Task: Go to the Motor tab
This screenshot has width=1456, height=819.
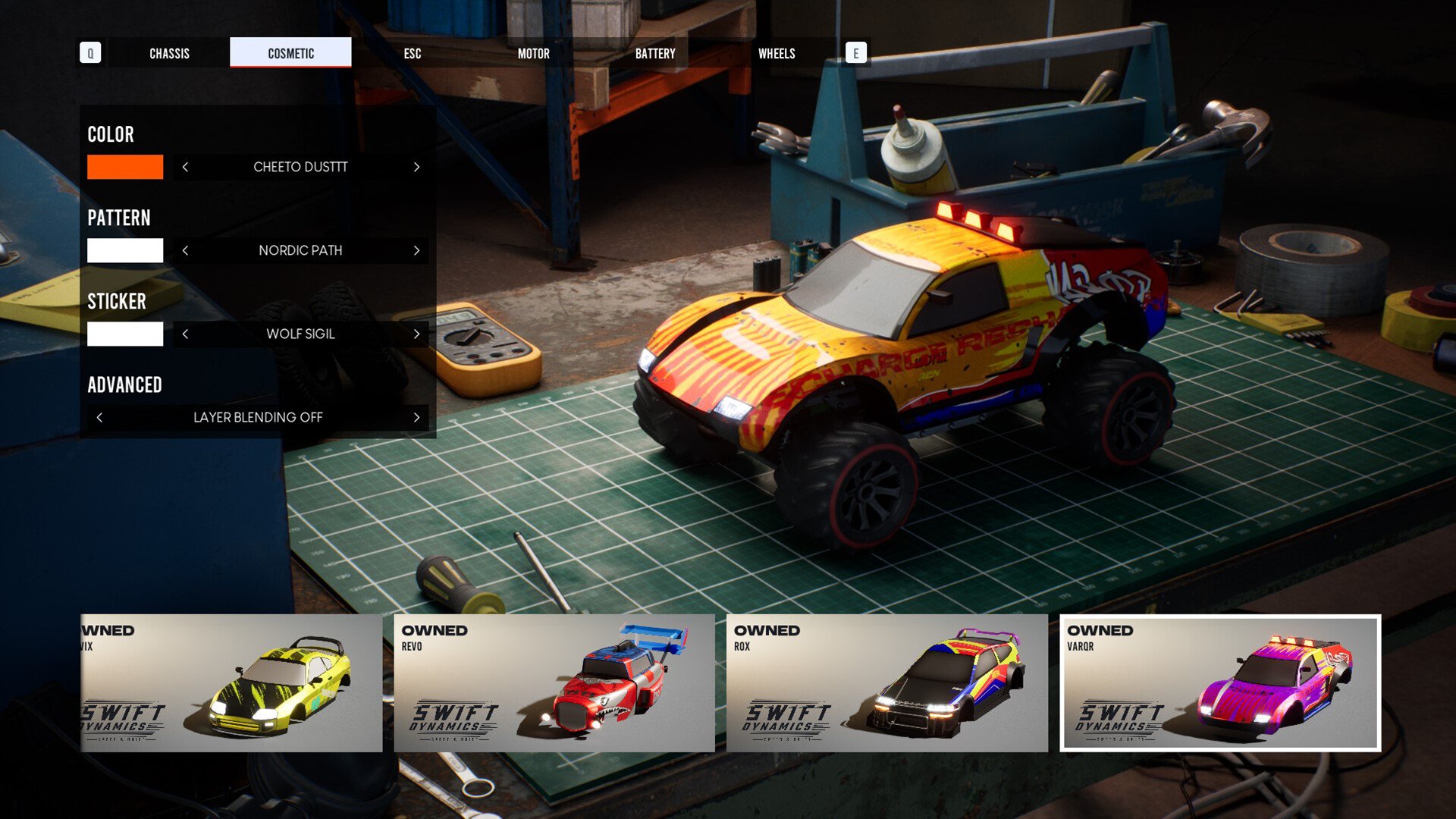Action: (533, 53)
